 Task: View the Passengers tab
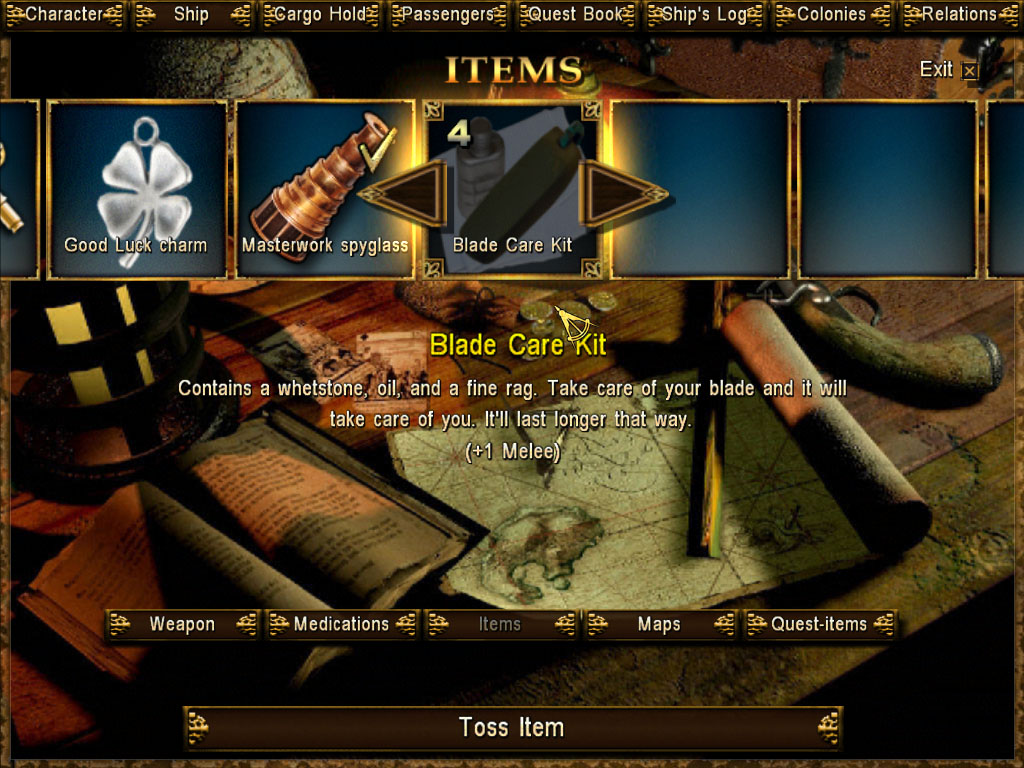tap(448, 15)
